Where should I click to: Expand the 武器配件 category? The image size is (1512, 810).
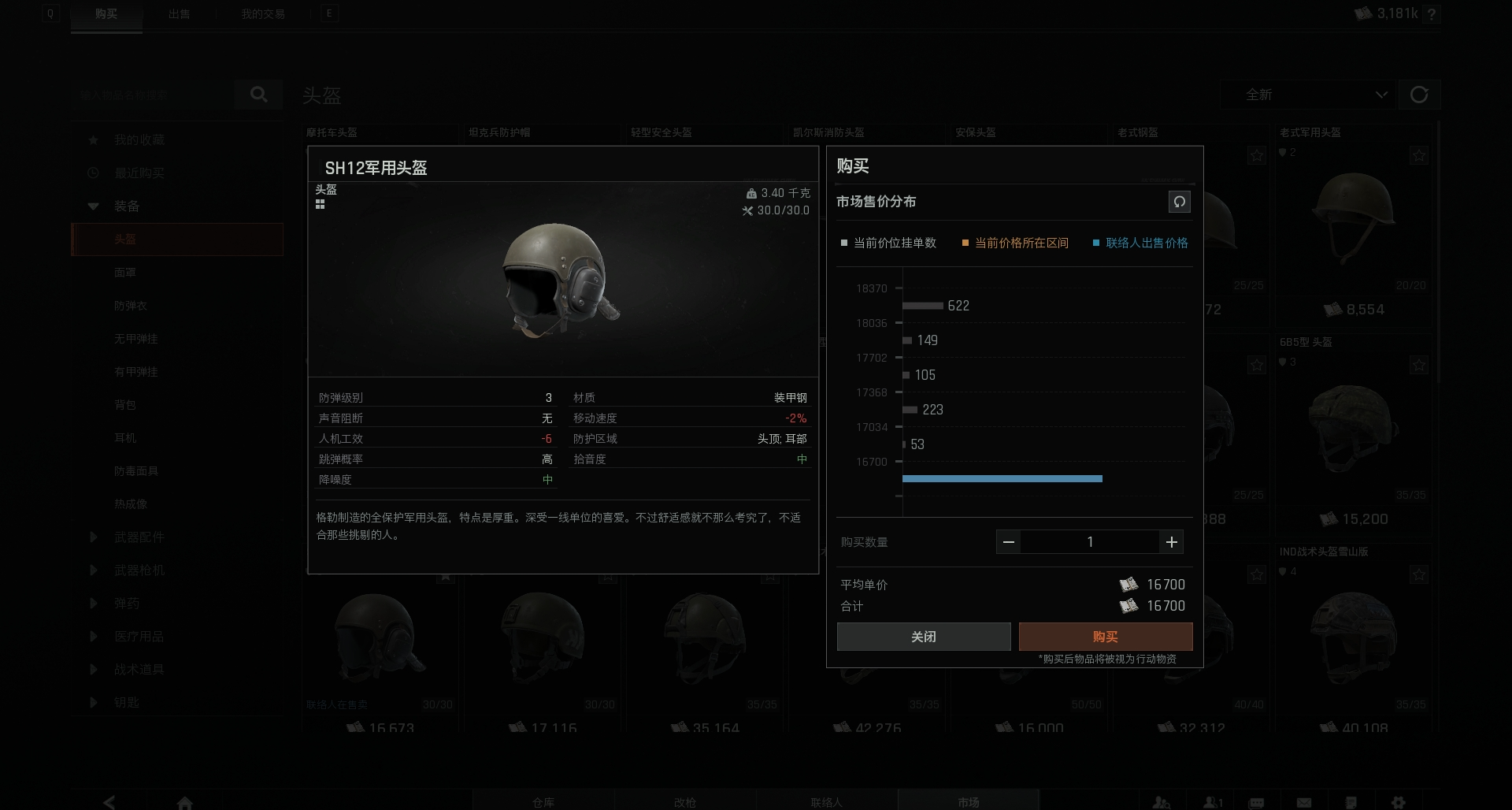[93, 537]
